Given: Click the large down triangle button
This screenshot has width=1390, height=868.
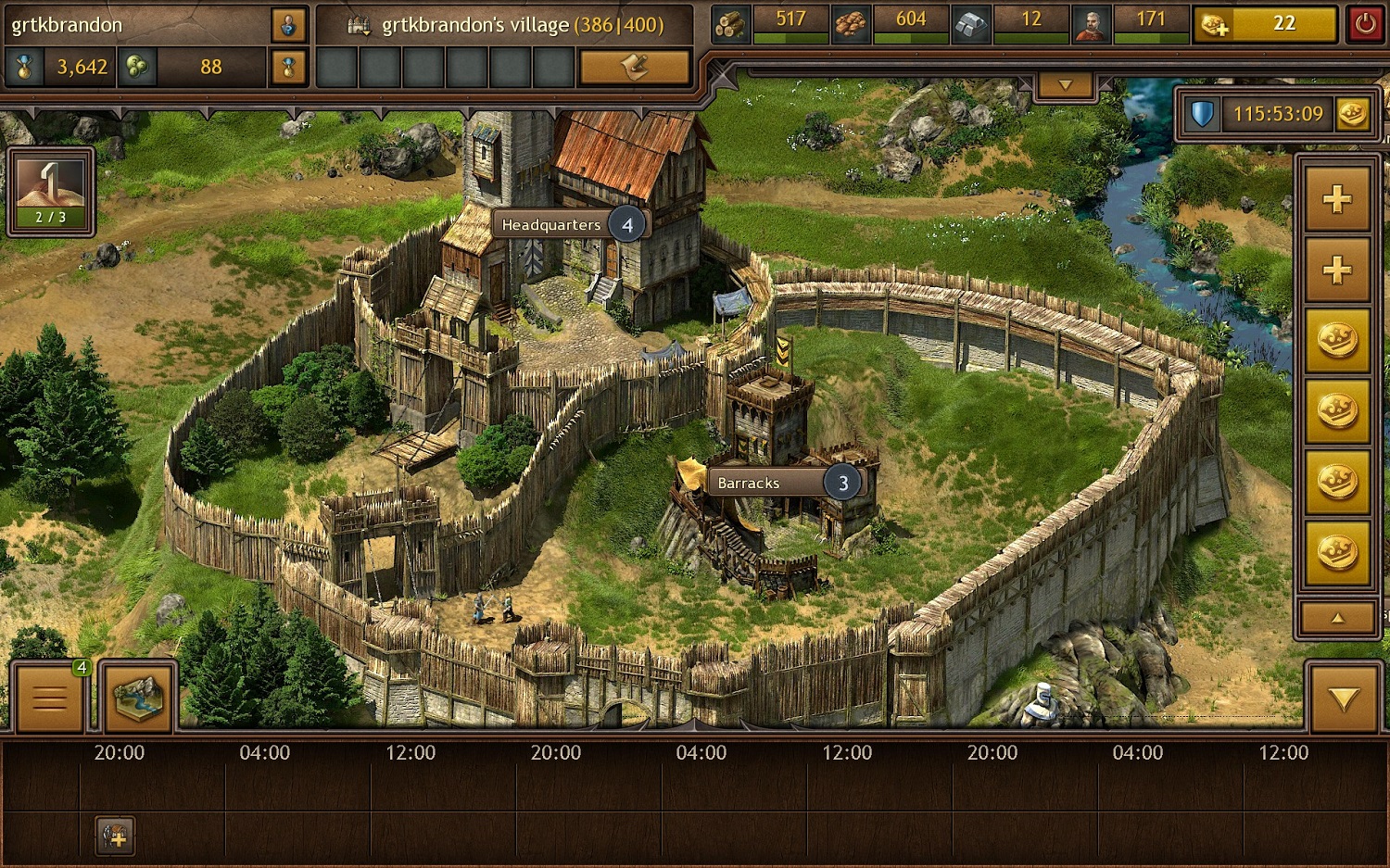Looking at the screenshot, I should coord(1343,698).
